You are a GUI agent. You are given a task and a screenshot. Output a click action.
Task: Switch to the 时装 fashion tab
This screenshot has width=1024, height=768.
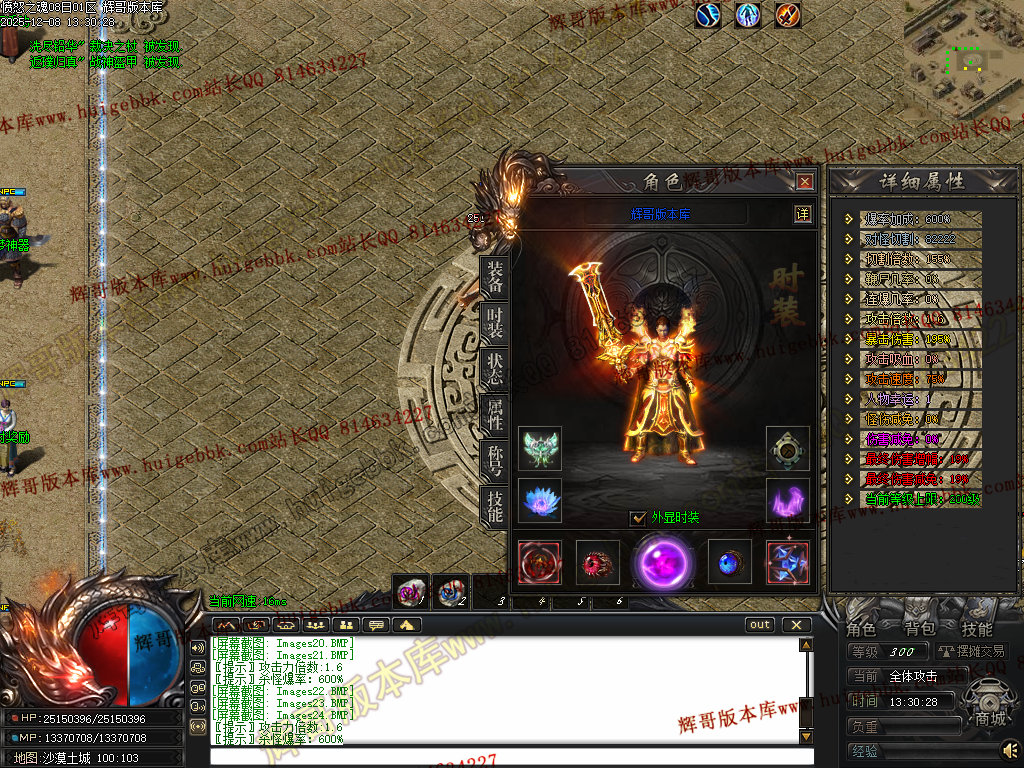coord(494,322)
